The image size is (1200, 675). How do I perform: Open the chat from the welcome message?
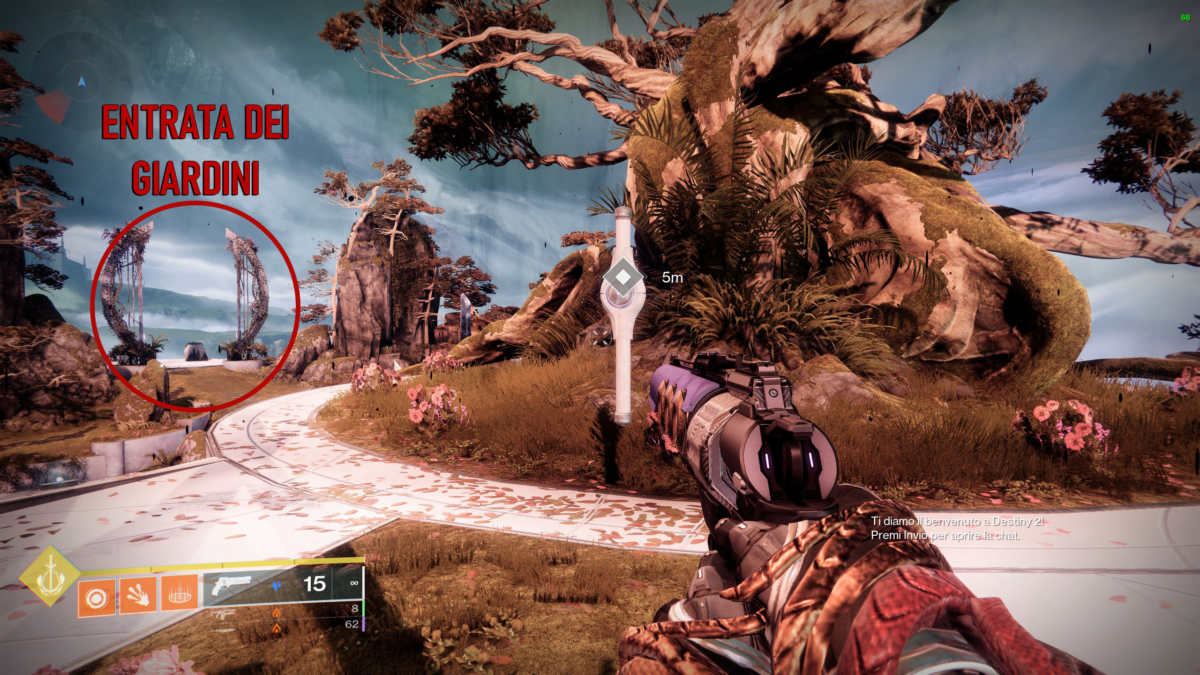point(955,529)
